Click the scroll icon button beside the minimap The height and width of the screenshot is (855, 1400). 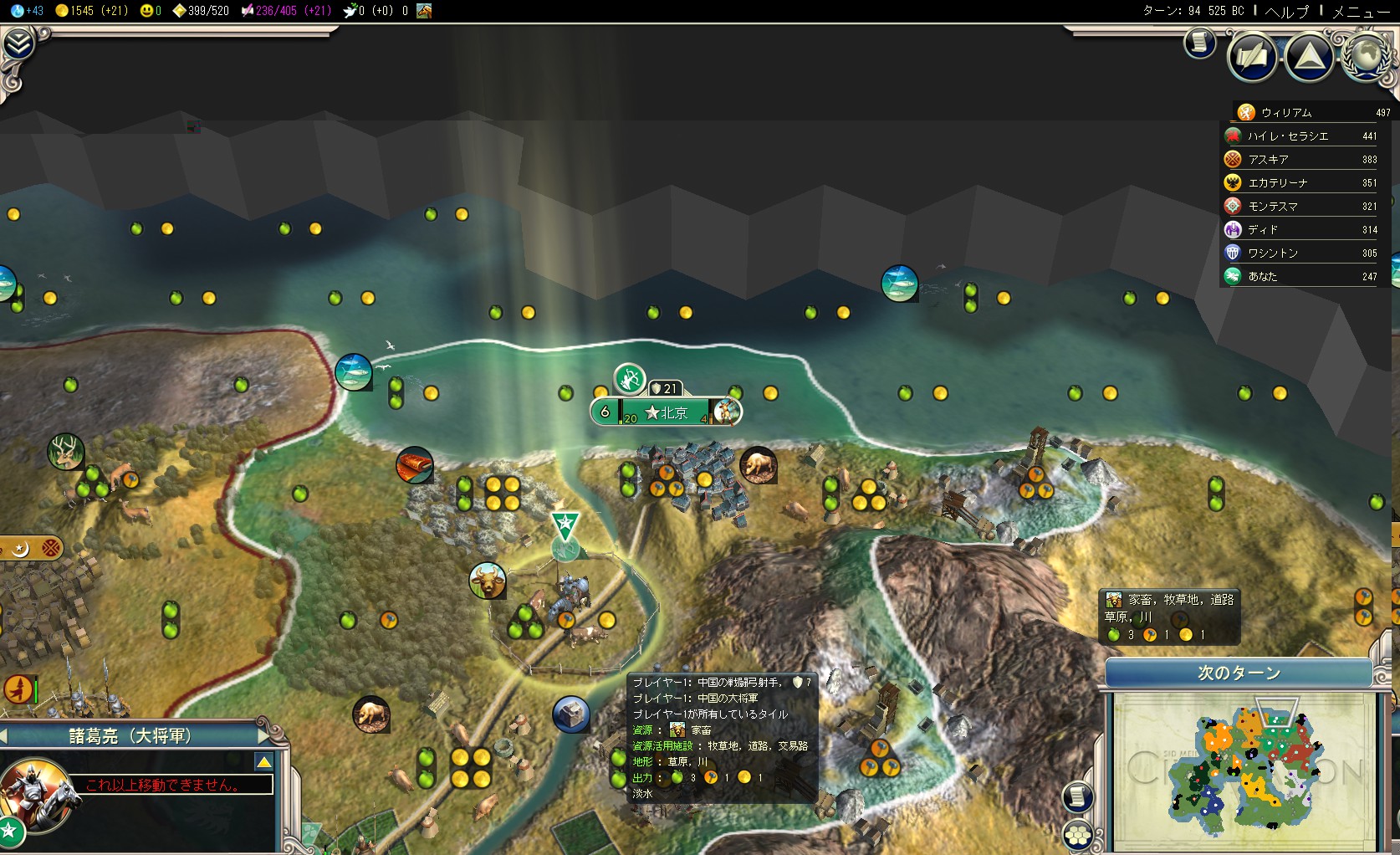click(1078, 796)
